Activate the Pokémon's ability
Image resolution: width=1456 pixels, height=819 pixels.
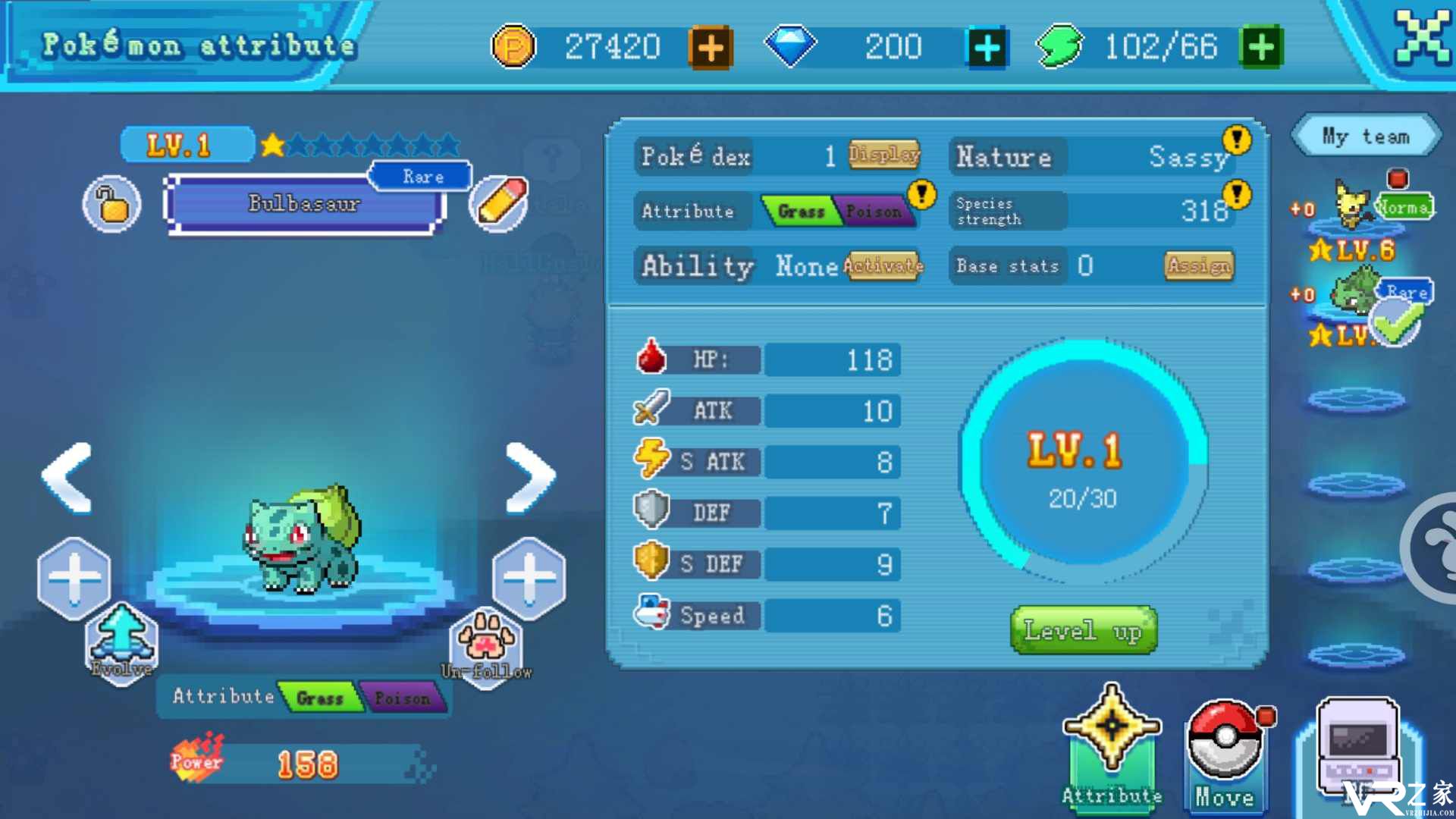coord(884,265)
